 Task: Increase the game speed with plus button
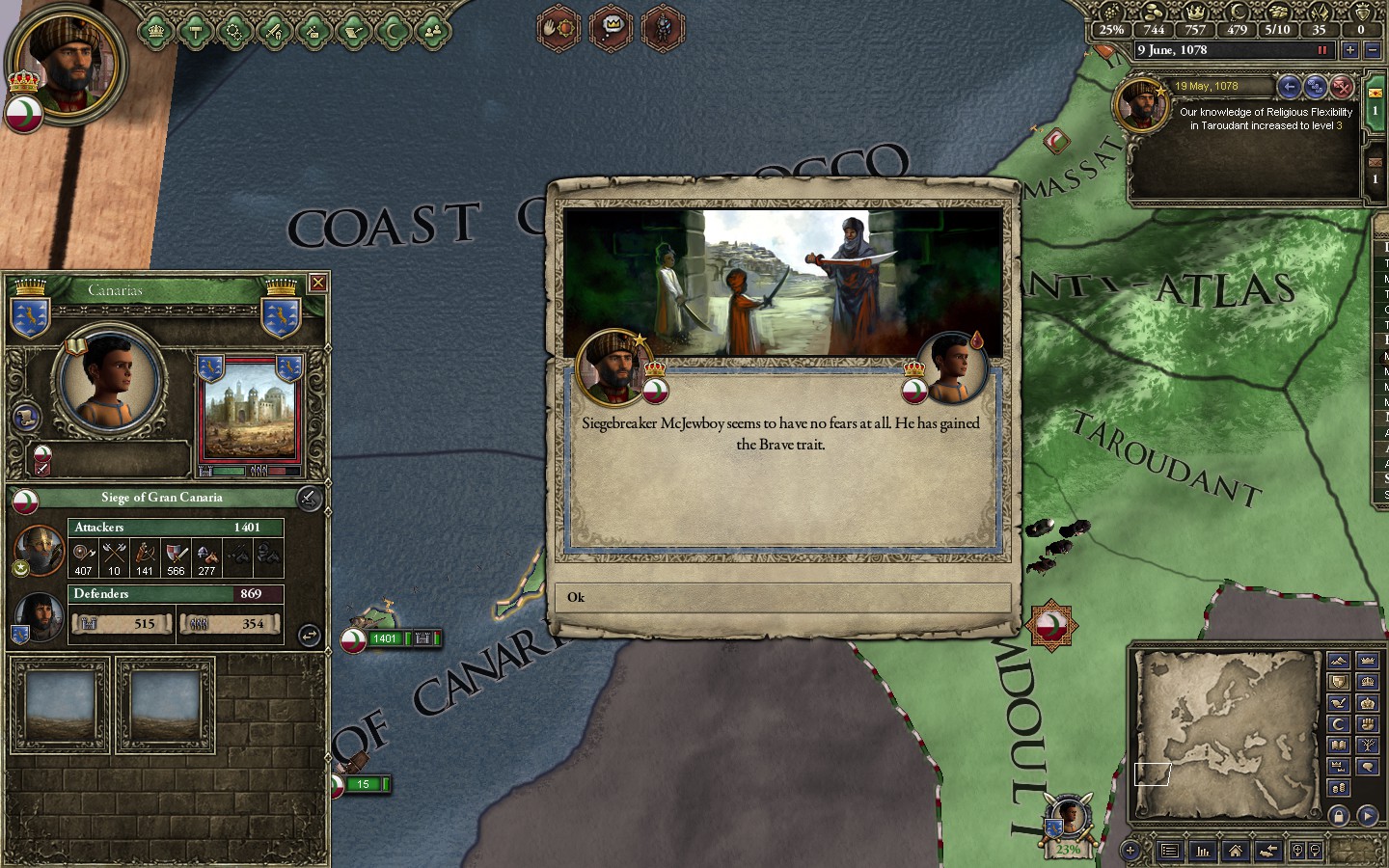coord(1349,50)
